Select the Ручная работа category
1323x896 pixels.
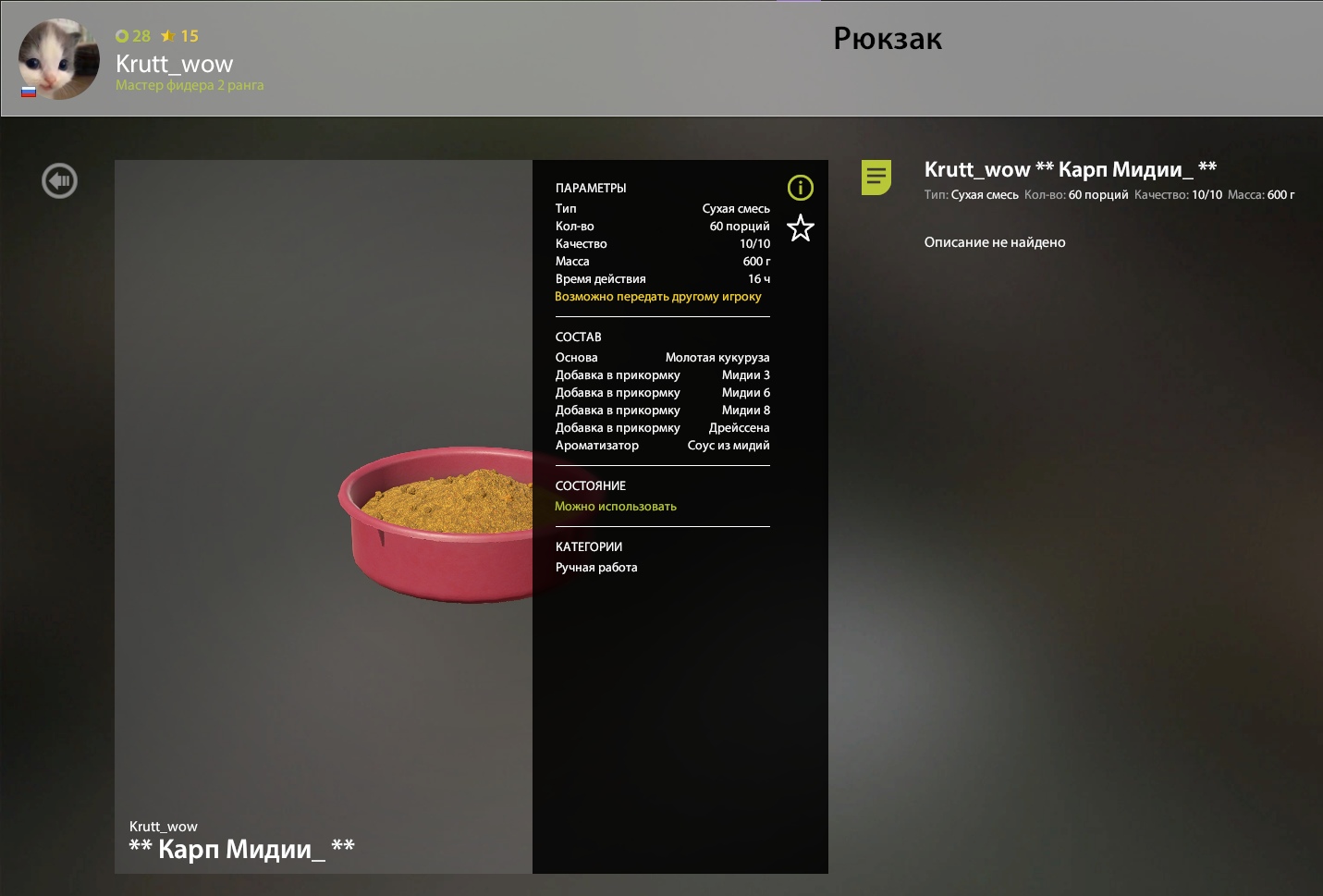[595, 567]
